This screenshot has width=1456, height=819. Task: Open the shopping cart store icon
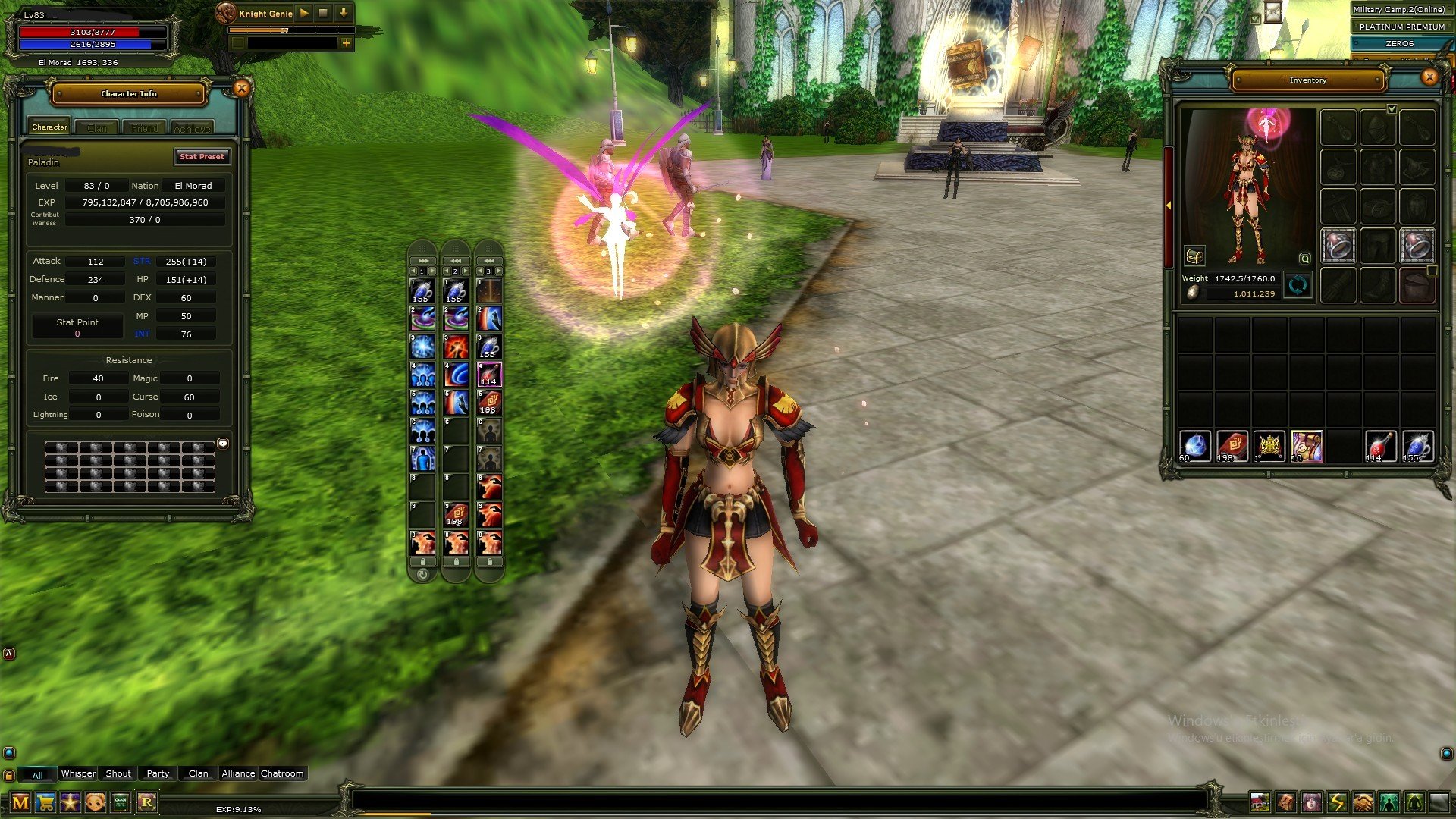tap(45, 802)
